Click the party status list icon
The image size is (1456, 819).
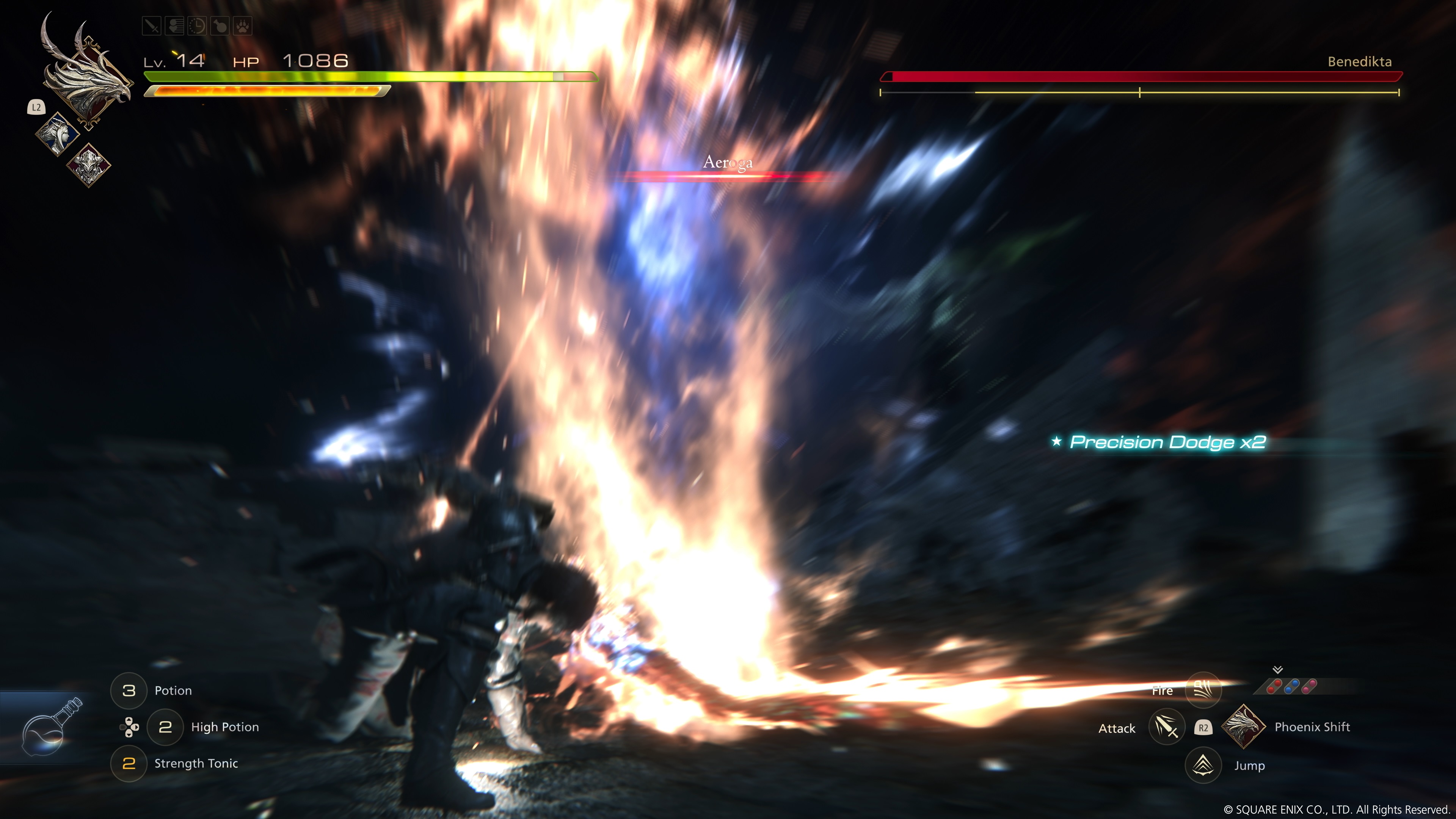pos(175,25)
